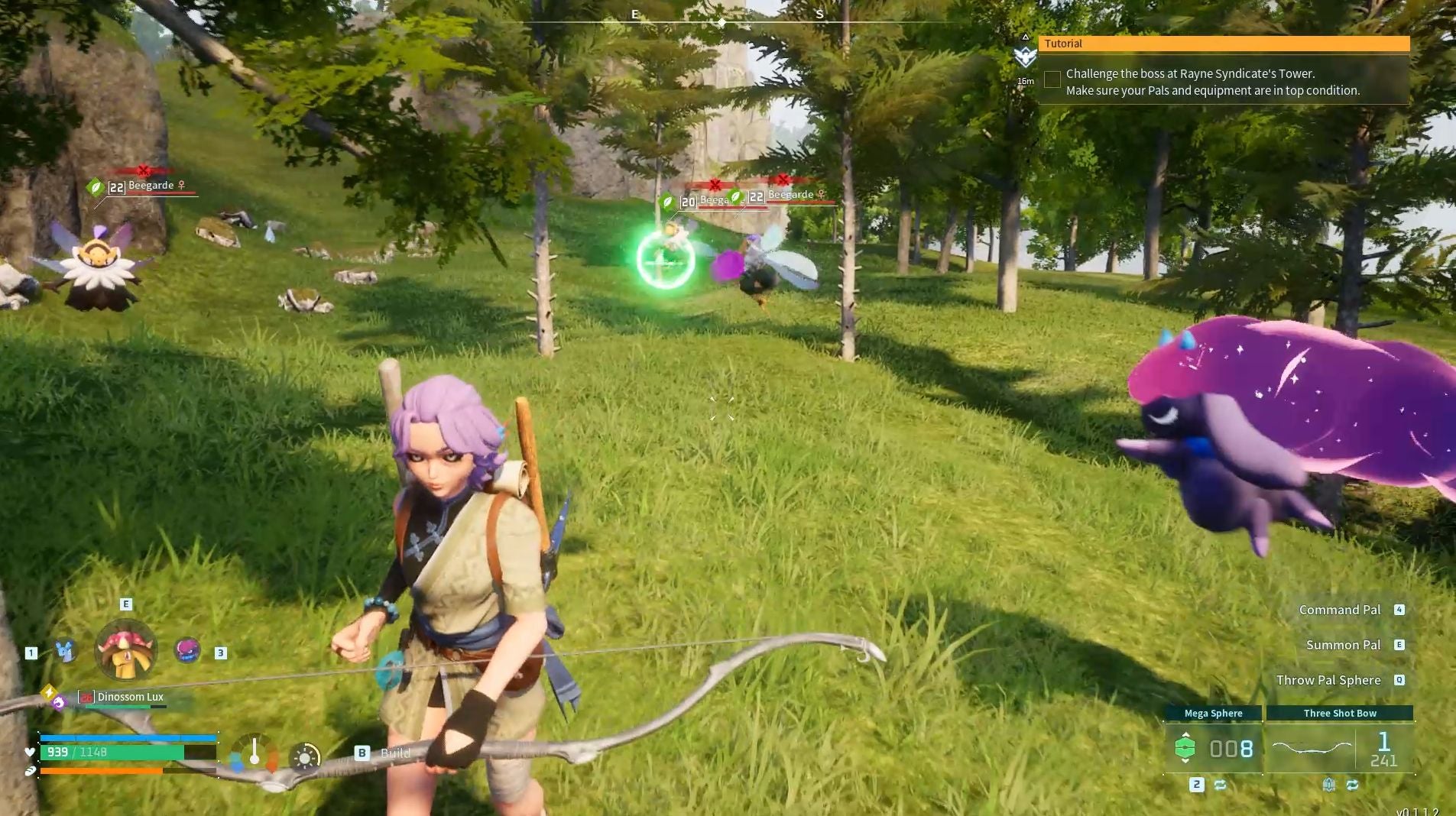Switch to the Mega Sphere slot tab
The width and height of the screenshot is (1456, 816).
[1214, 713]
